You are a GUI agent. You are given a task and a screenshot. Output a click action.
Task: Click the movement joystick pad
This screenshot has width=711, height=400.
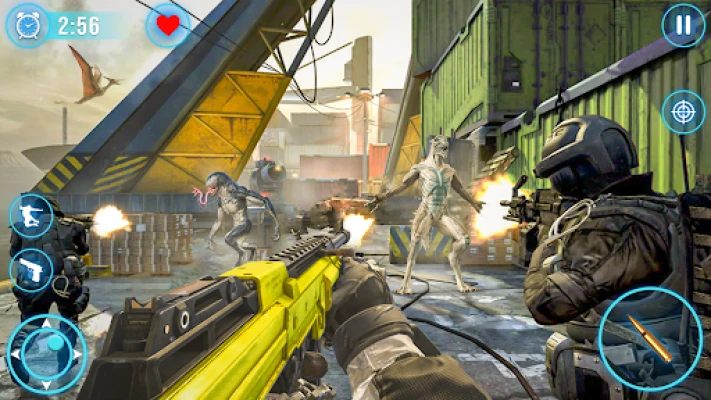(x=46, y=353)
